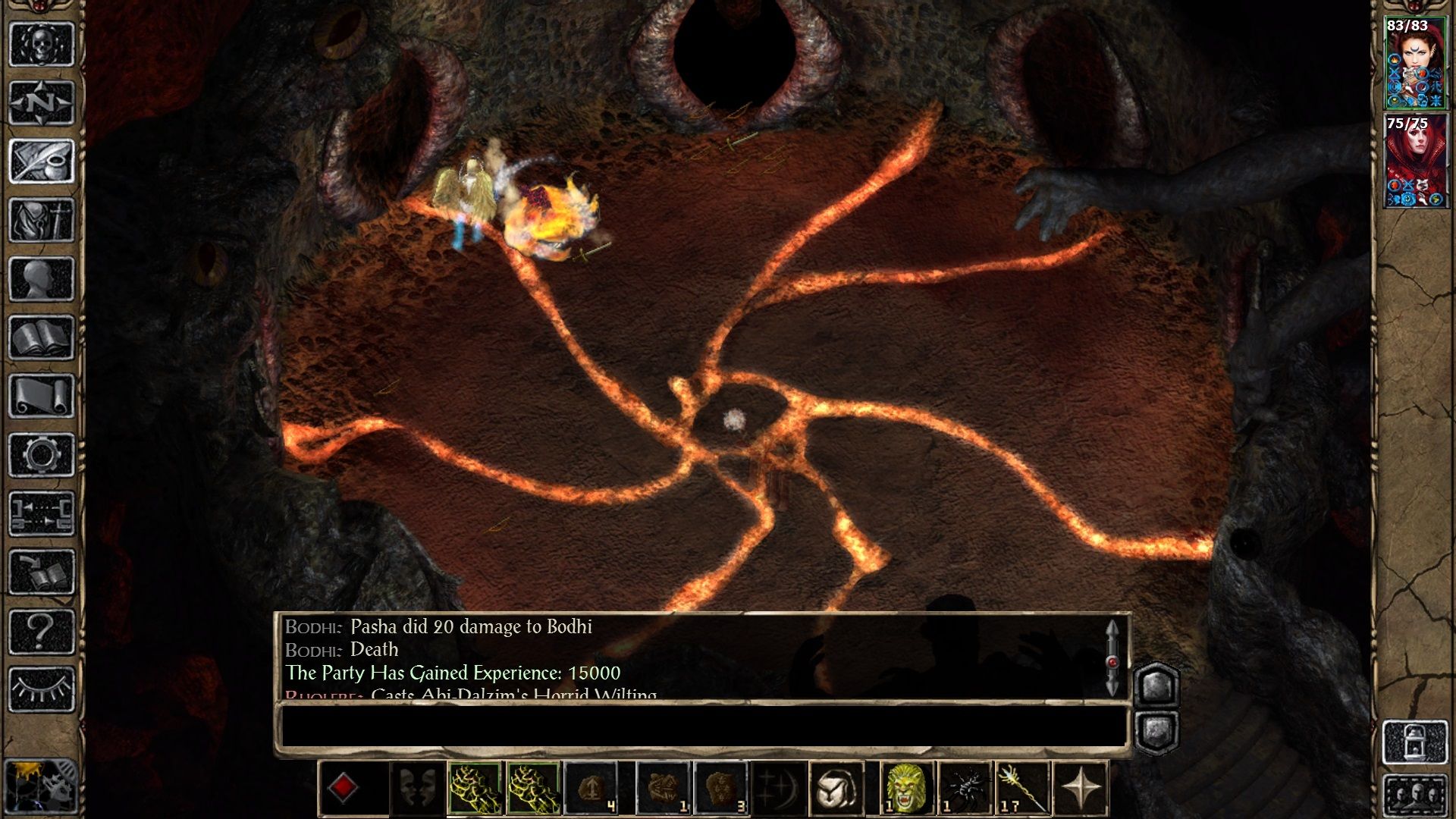Open the gear options menu

[41, 454]
